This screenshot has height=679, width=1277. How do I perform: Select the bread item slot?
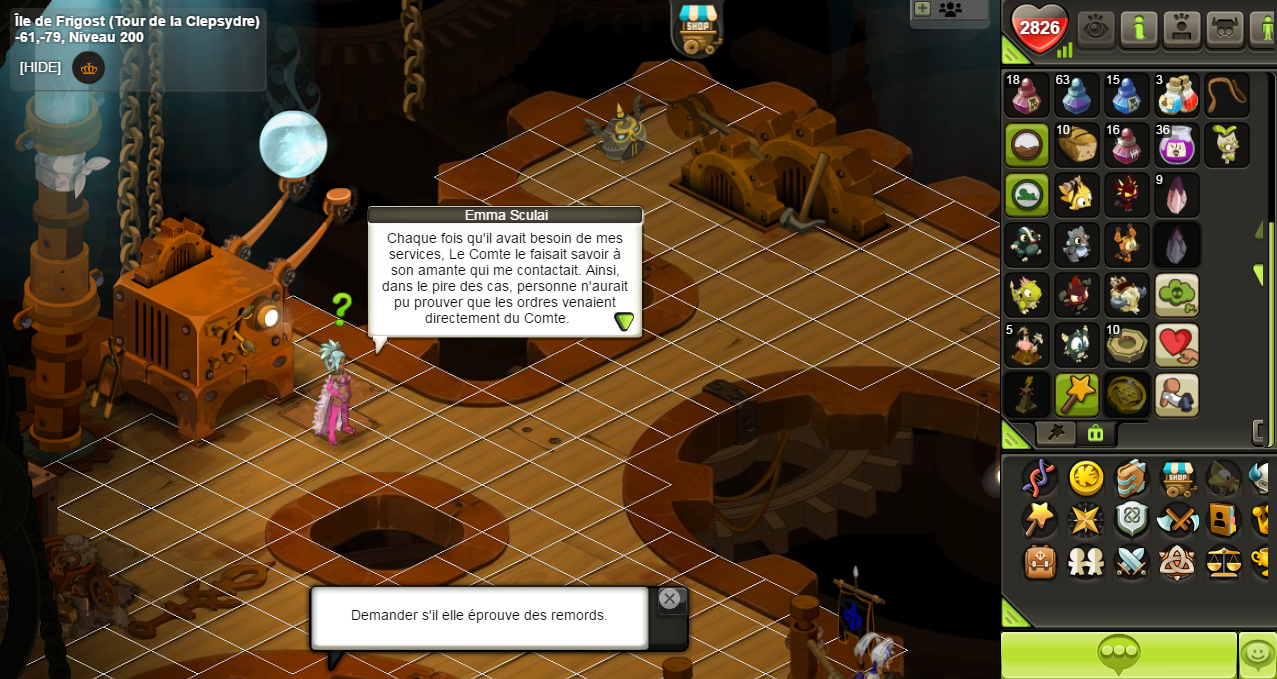coord(1077,145)
